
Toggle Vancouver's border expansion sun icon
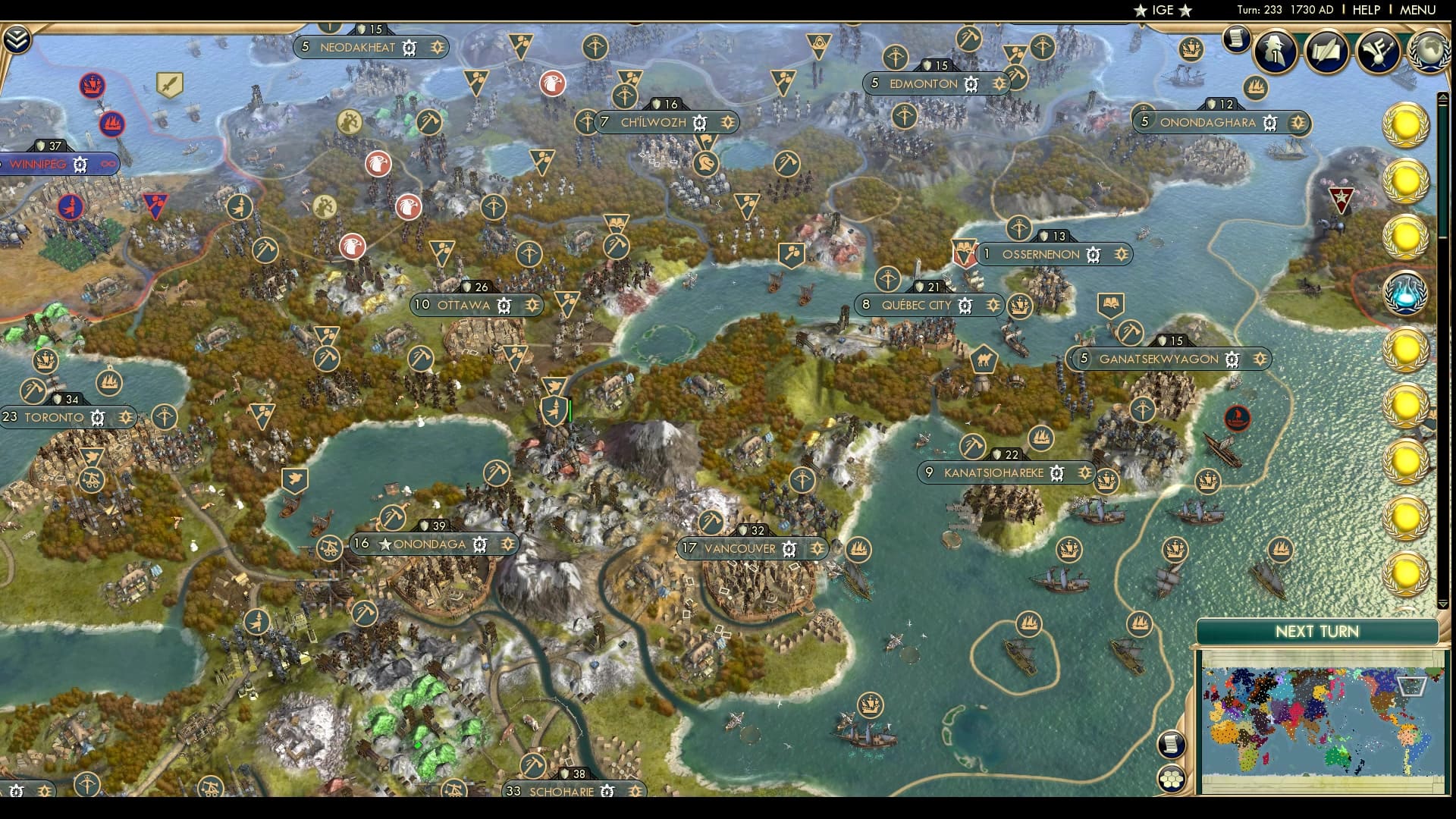(x=817, y=549)
